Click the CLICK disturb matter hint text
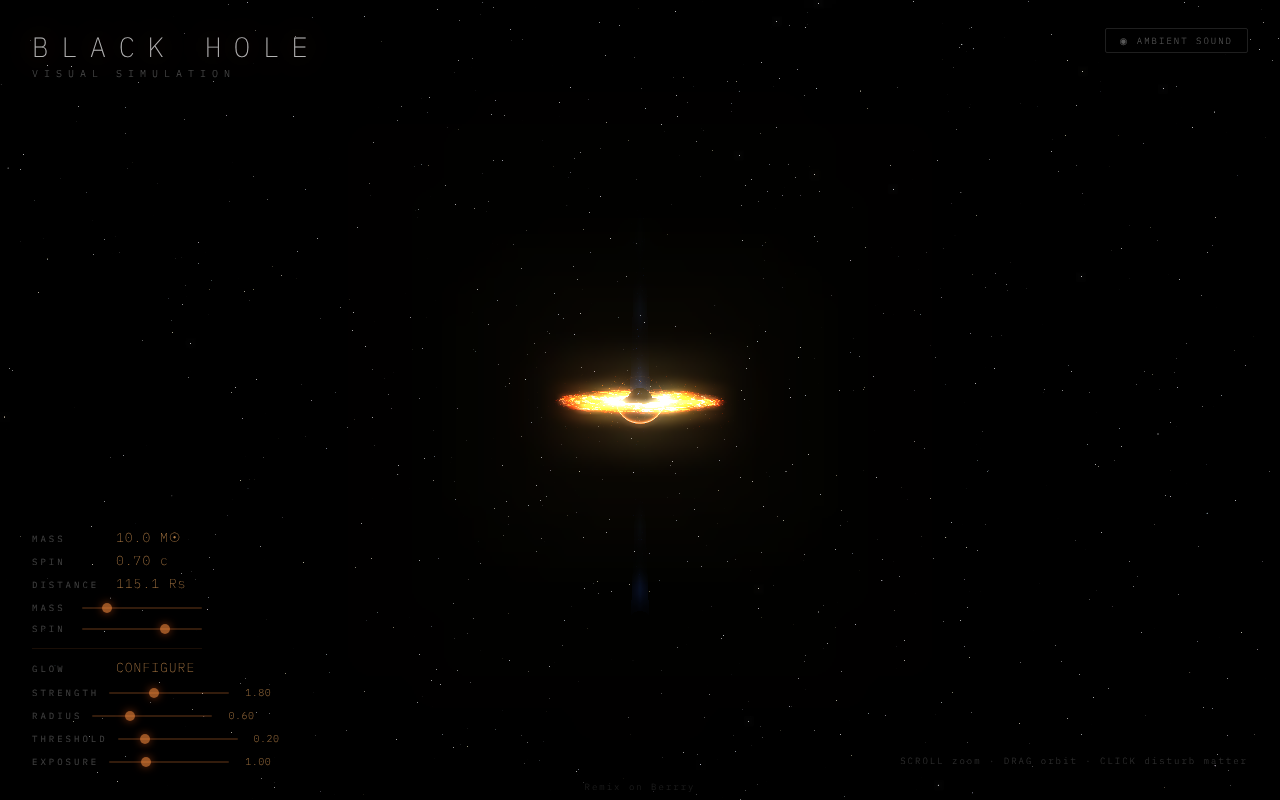Screen dimensions: 1280x800 [1172, 760]
